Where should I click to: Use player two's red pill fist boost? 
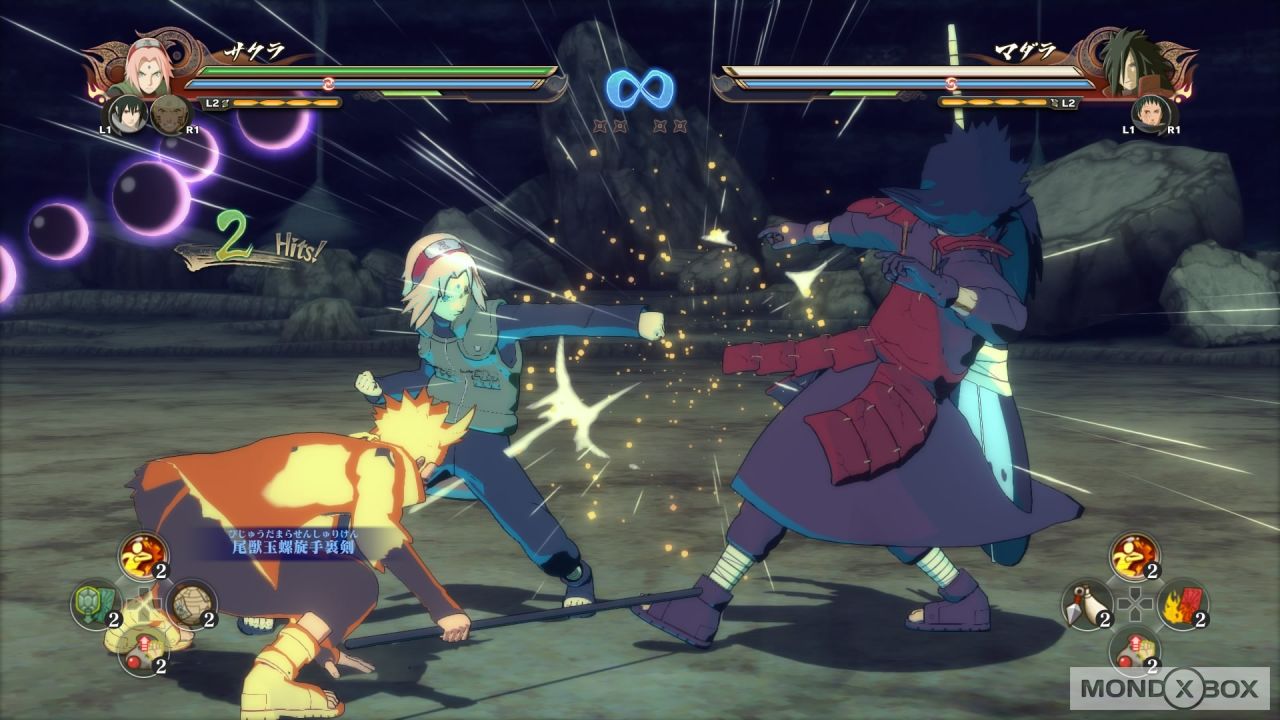coord(1134,651)
